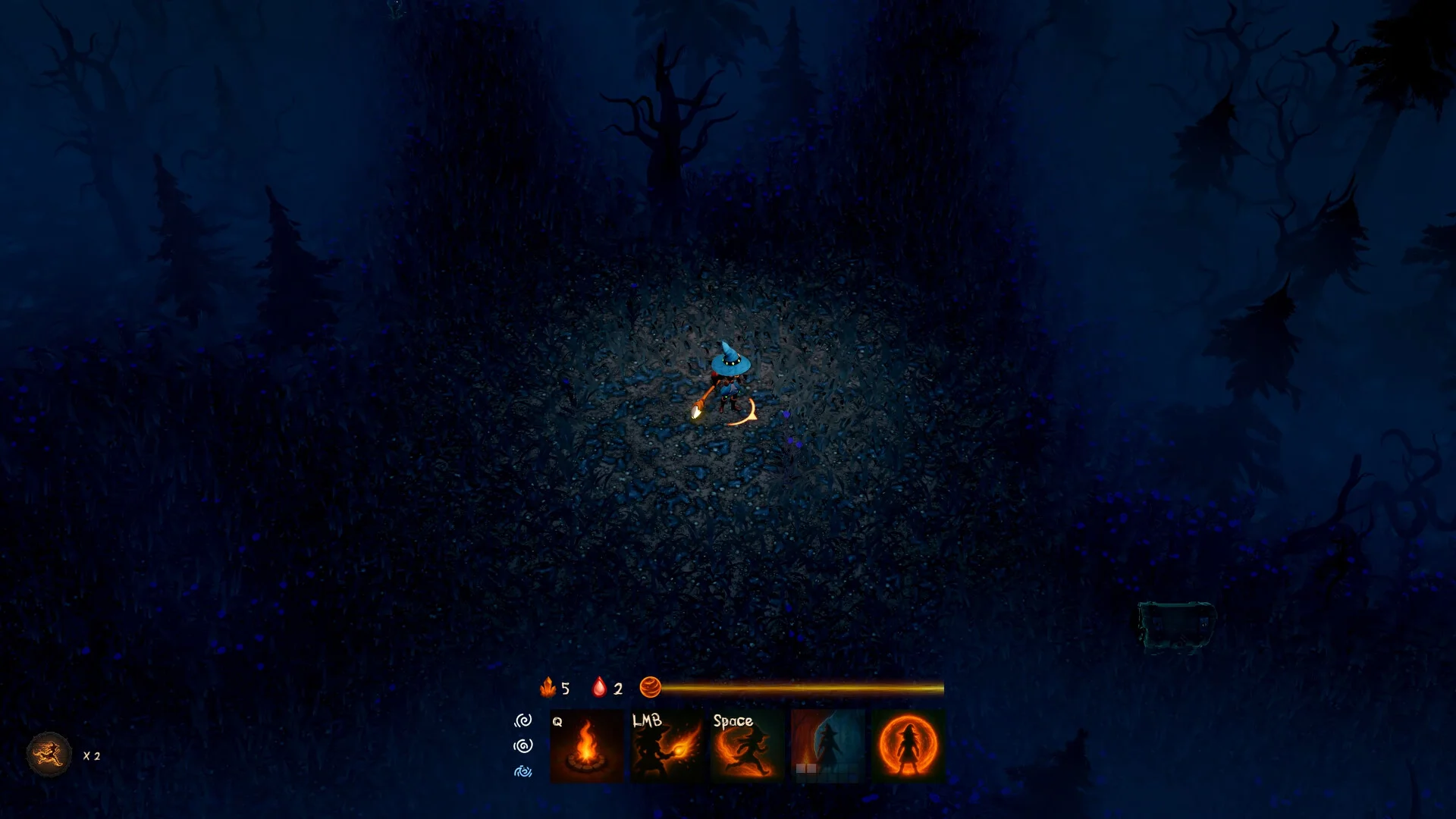The width and height of the screenshot is (1456, 819).
Task: Select the fireball cast ability icon
Action: click(667, 745)
